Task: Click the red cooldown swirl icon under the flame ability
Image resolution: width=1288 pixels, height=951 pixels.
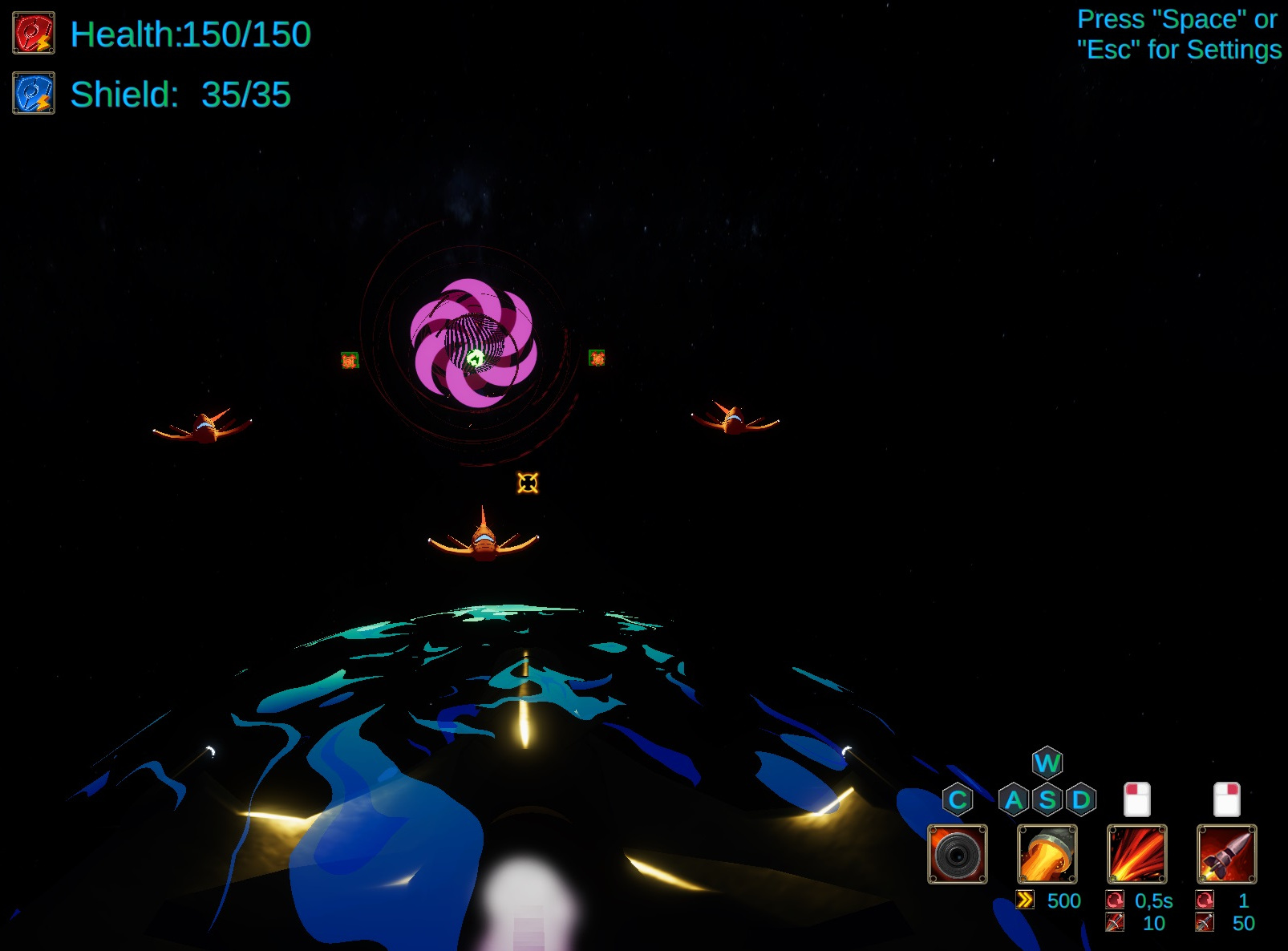Action: click(1116, 901)
